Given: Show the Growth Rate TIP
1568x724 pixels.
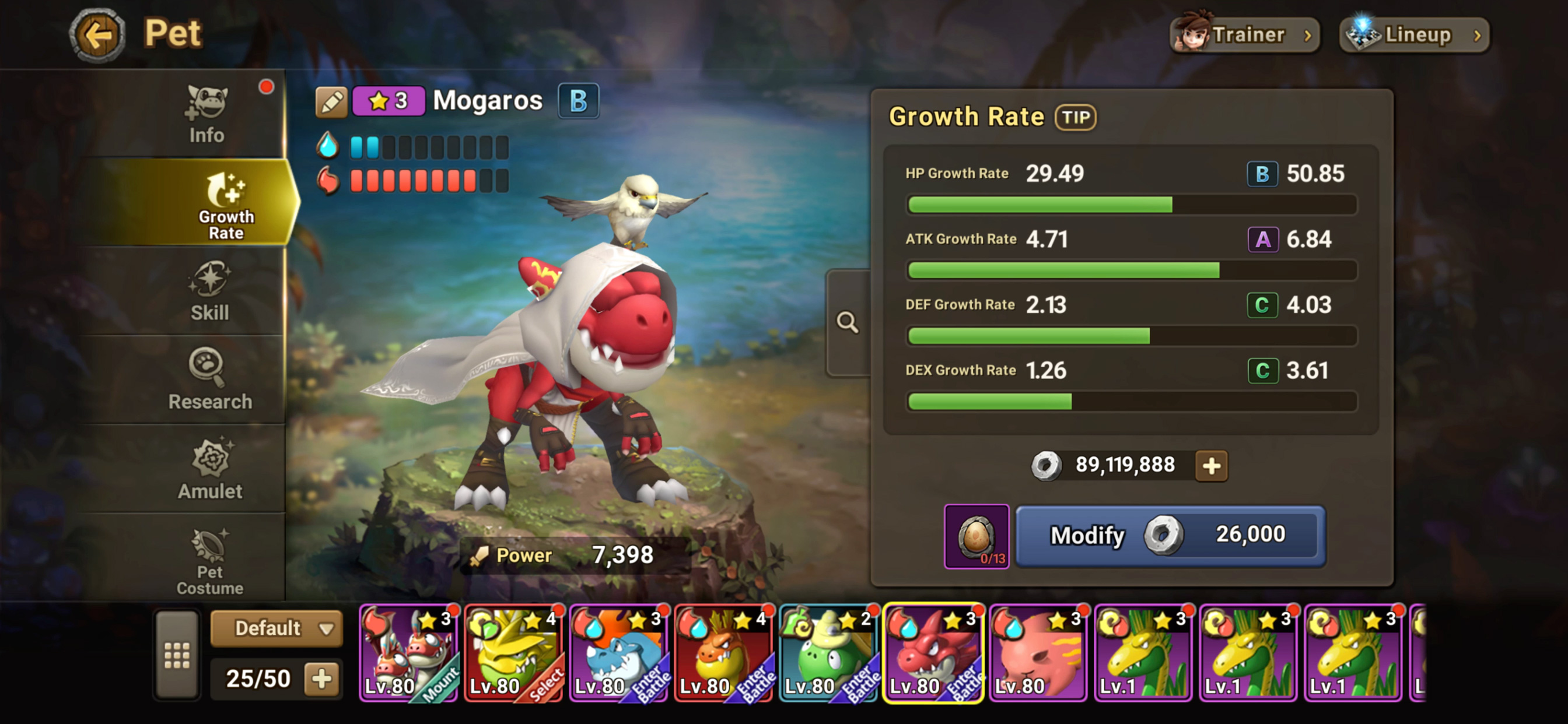Looking at the screenshot, I should coord(1076,117).
